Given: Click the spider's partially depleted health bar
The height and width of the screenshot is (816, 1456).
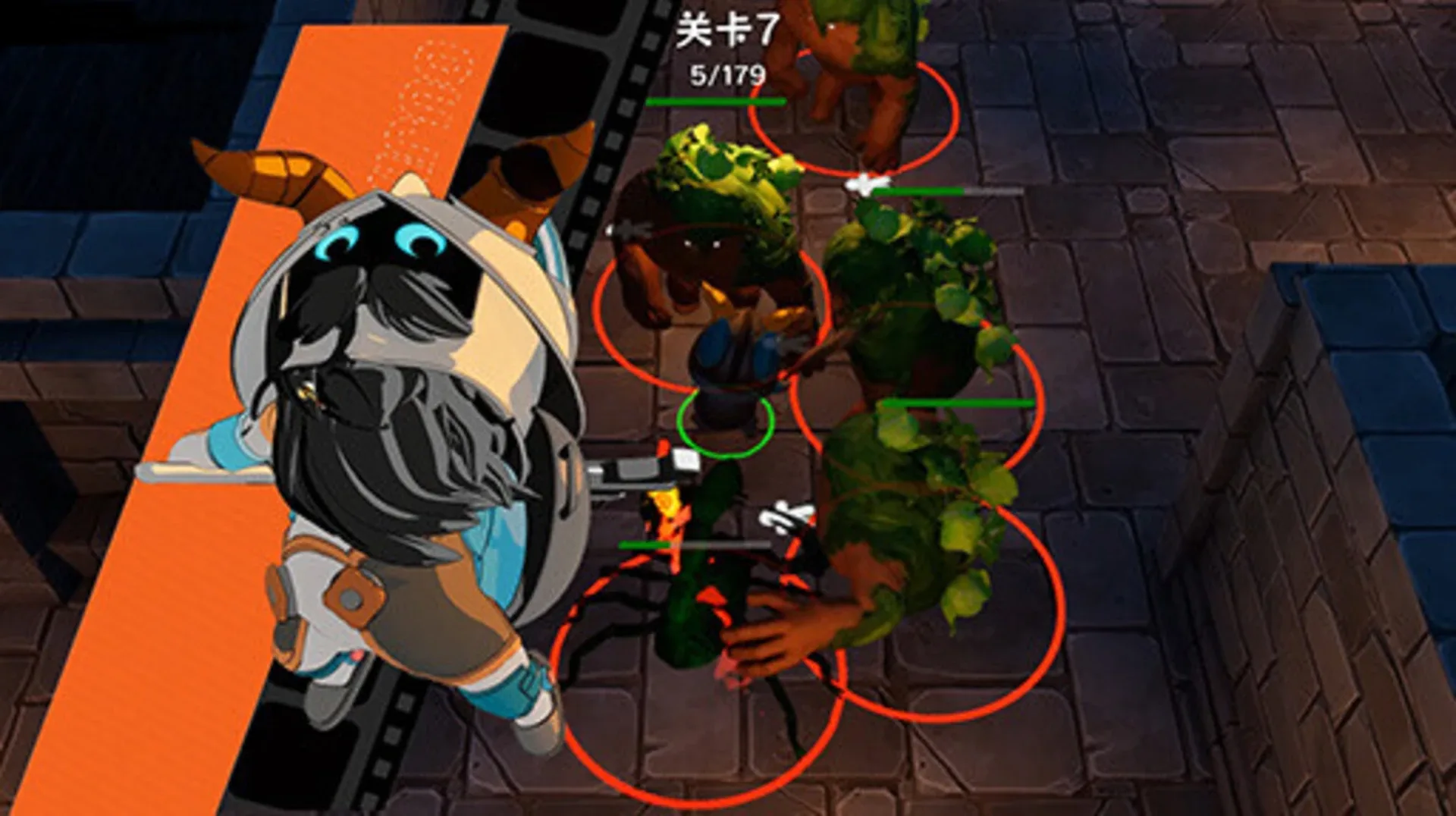Looking at the screenshot, I should 682,544.
